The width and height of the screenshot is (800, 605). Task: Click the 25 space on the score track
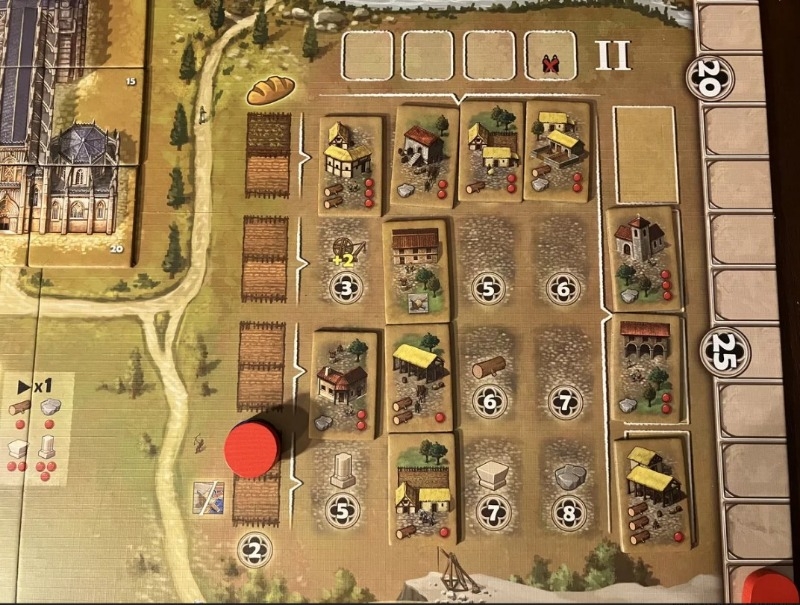pos(724,350)
